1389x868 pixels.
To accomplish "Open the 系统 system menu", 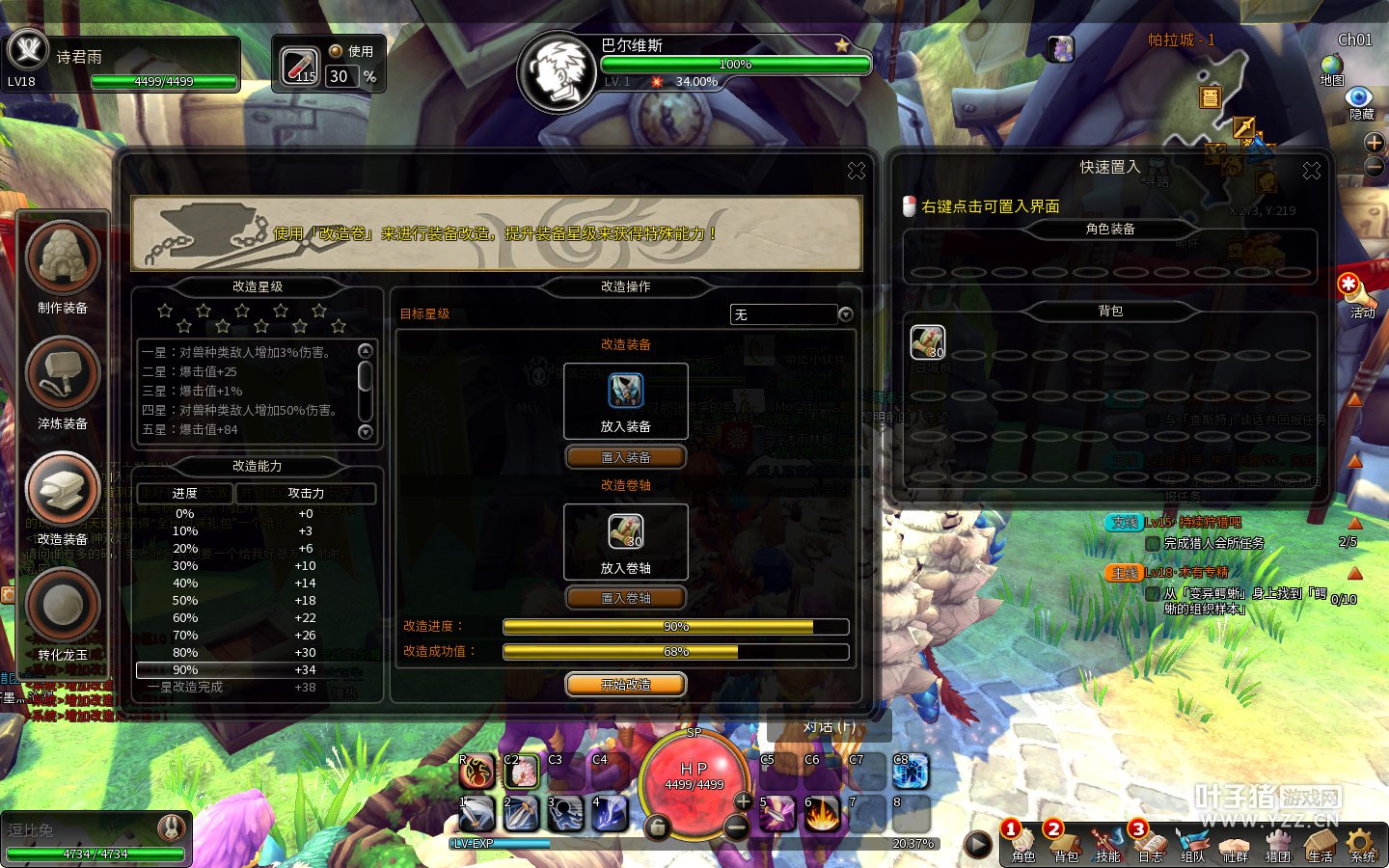I will (x=1362, y=843).
